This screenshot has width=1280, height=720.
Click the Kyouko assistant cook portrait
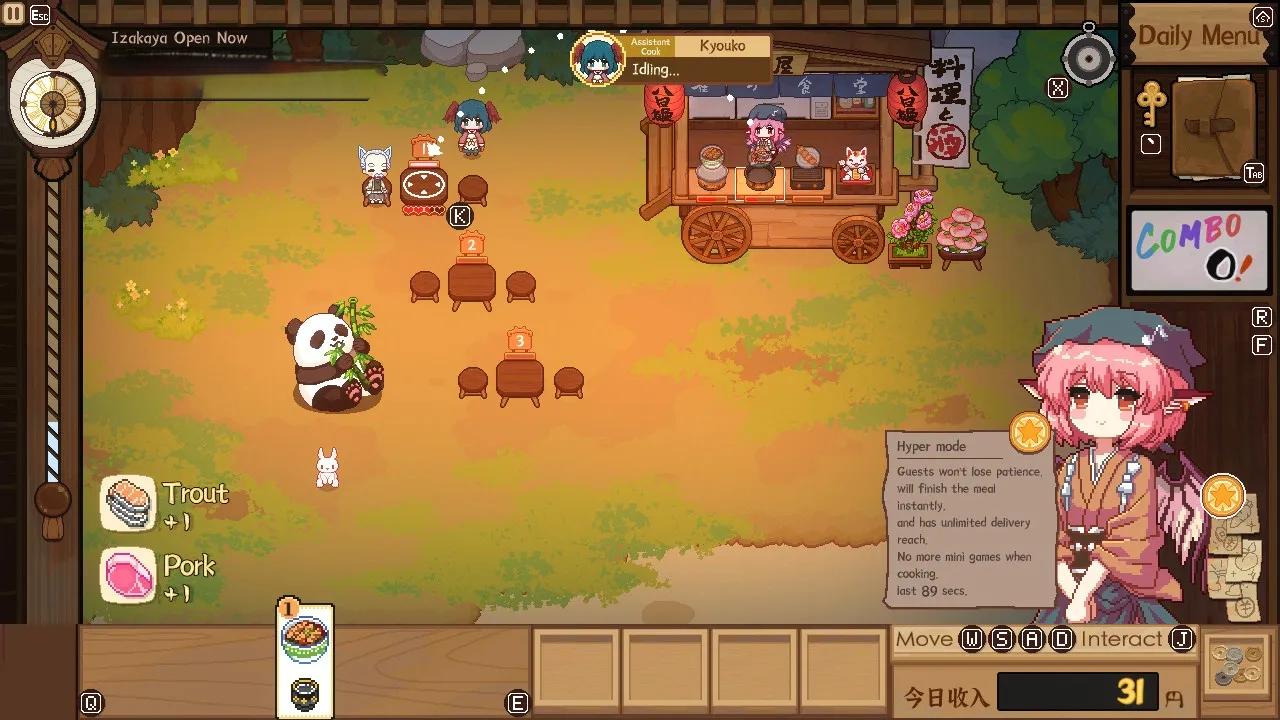click(x=598, y=59)
